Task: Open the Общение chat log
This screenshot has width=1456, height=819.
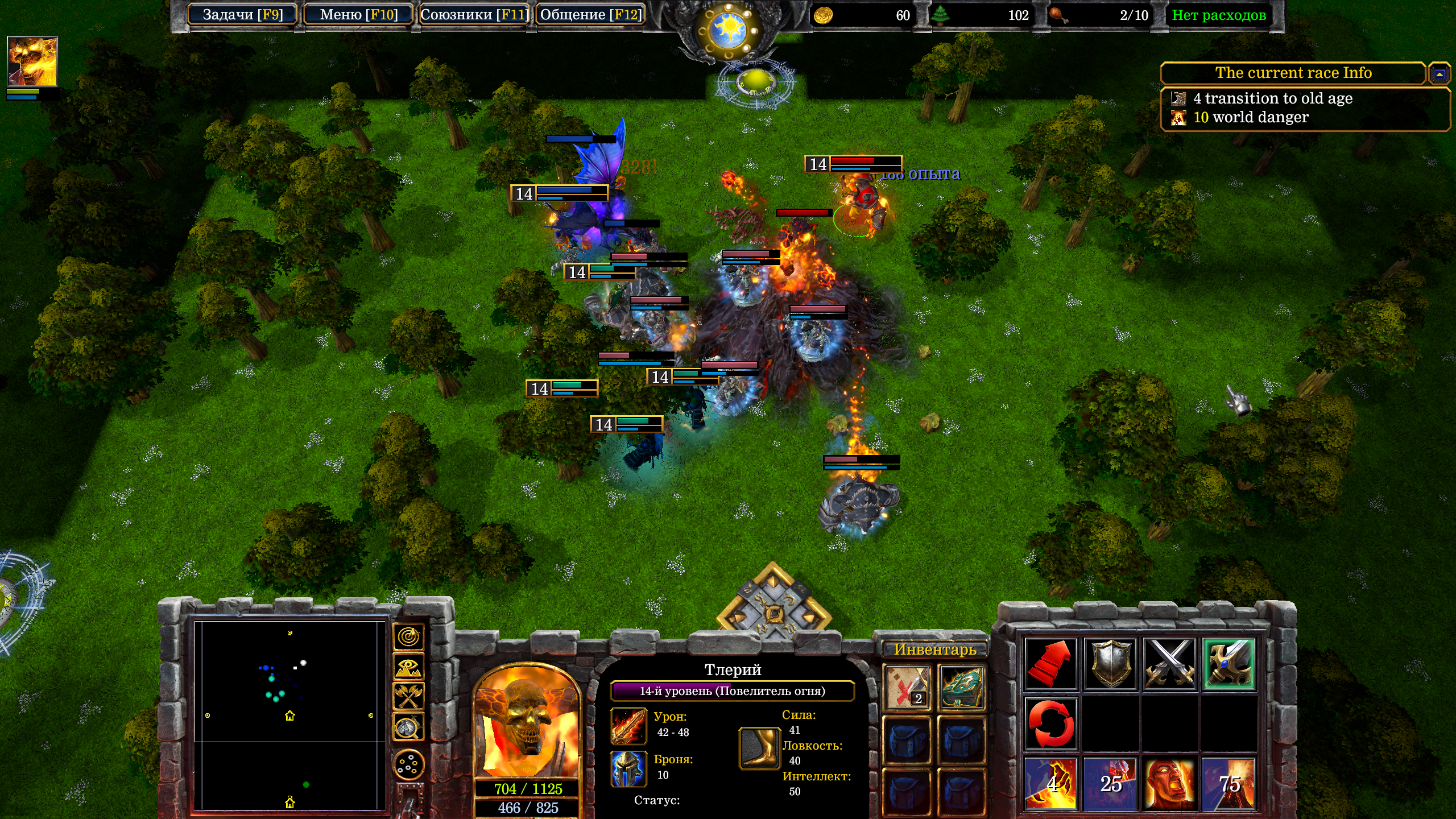Action: tap(590, 15)
